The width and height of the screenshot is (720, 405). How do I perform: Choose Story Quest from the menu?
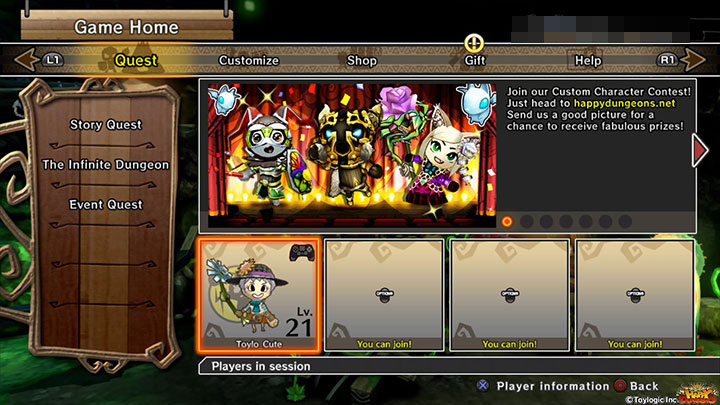coord(106,125)
